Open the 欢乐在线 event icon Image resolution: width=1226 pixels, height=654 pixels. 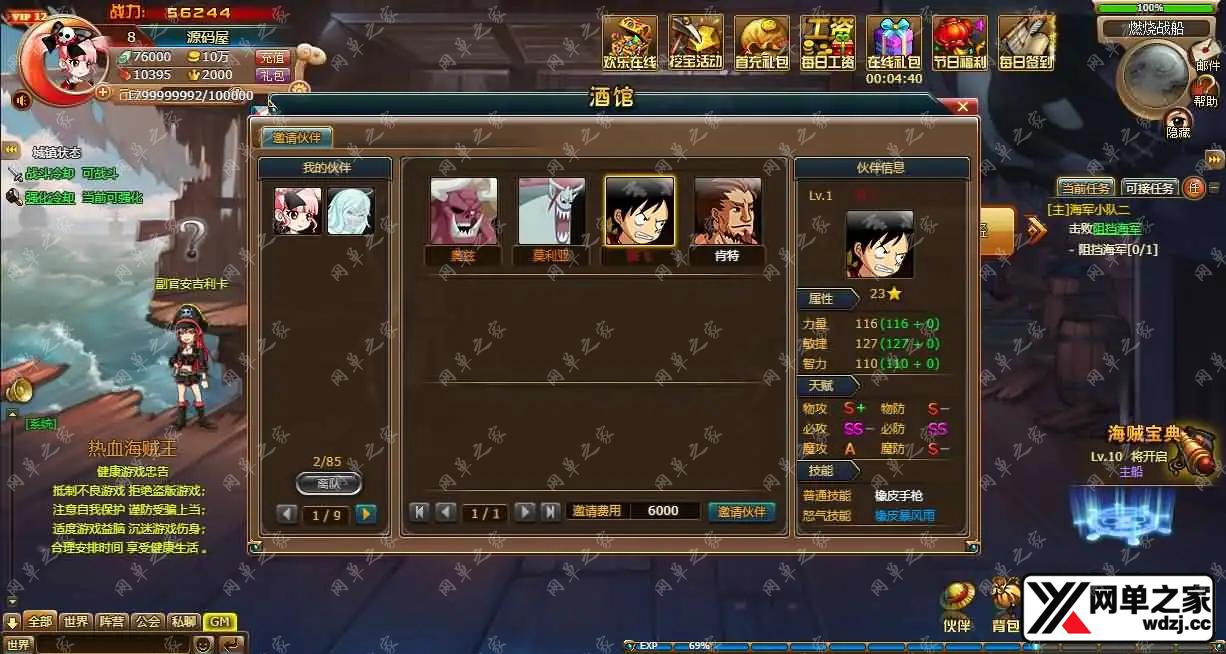pos(630,43)
